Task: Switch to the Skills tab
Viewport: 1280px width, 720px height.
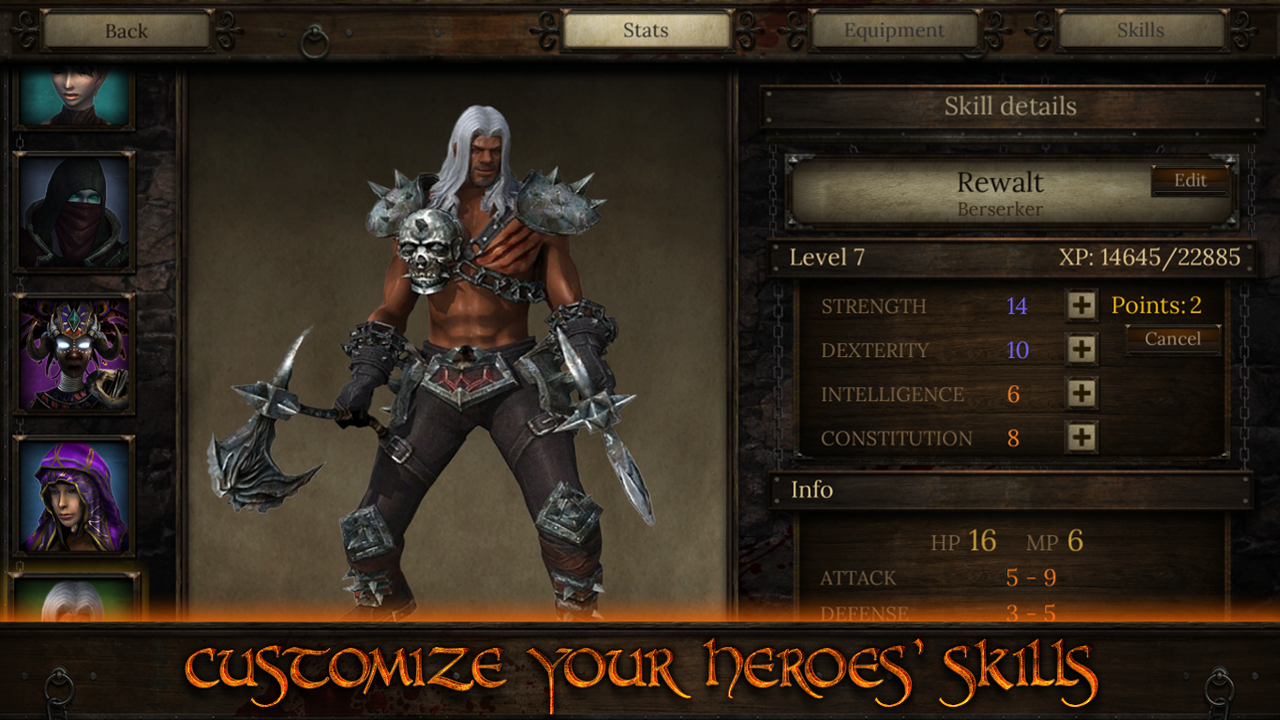Action: pyautogui.click(x=1139, y=30)
